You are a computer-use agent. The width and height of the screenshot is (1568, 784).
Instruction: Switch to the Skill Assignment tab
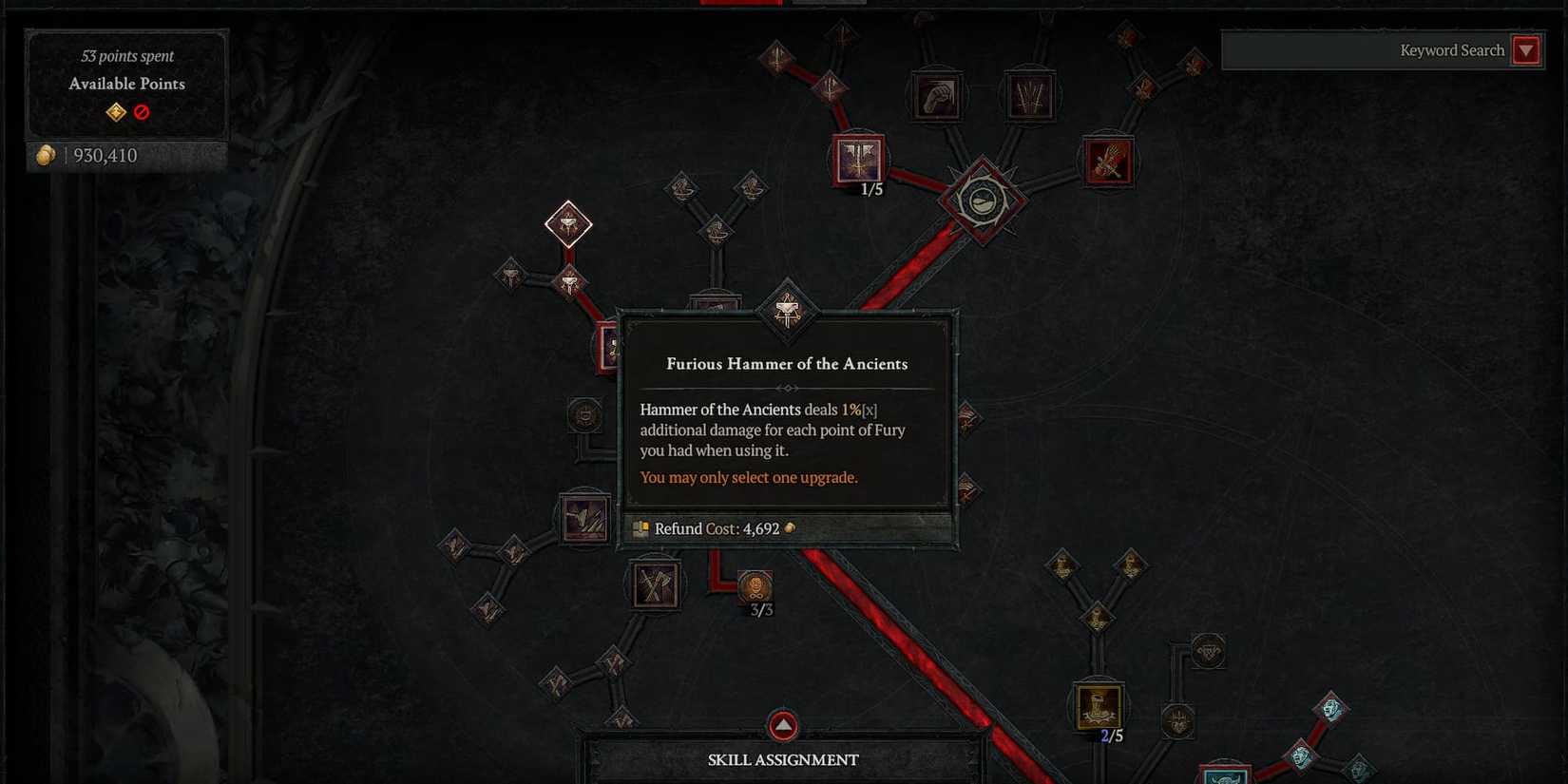[782, 759]
